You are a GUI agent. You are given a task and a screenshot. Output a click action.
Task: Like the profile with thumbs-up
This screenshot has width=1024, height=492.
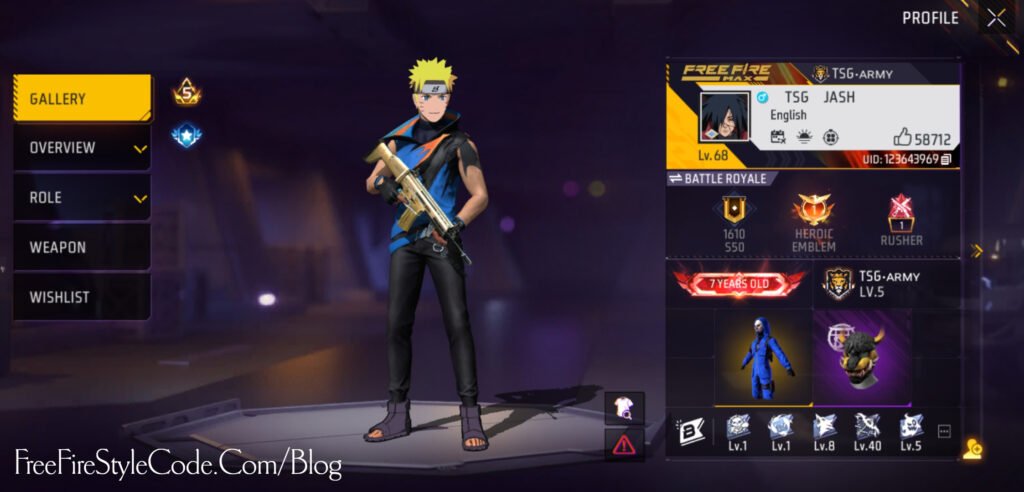[x=902, y=139]
